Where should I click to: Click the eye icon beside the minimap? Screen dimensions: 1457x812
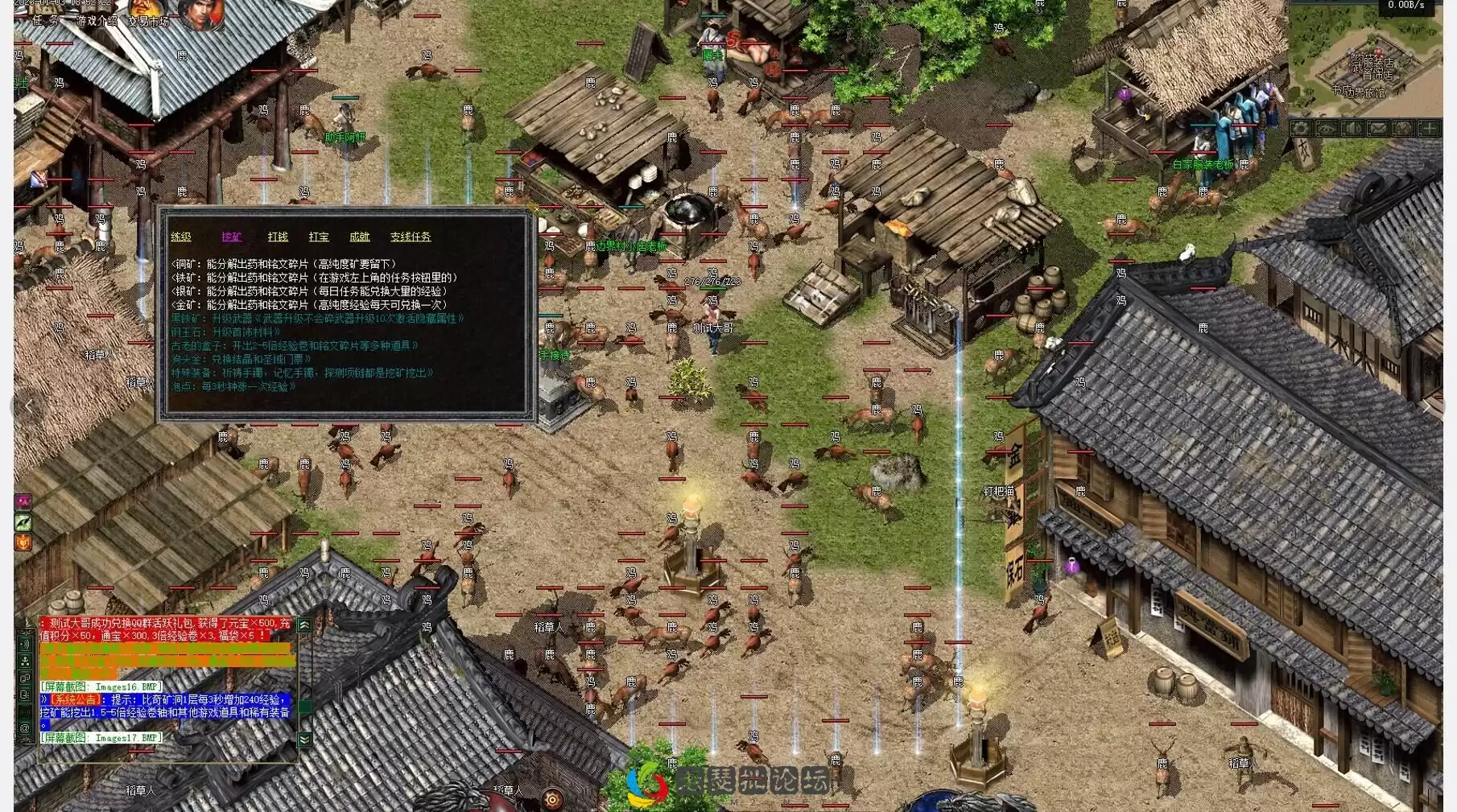1326,127
